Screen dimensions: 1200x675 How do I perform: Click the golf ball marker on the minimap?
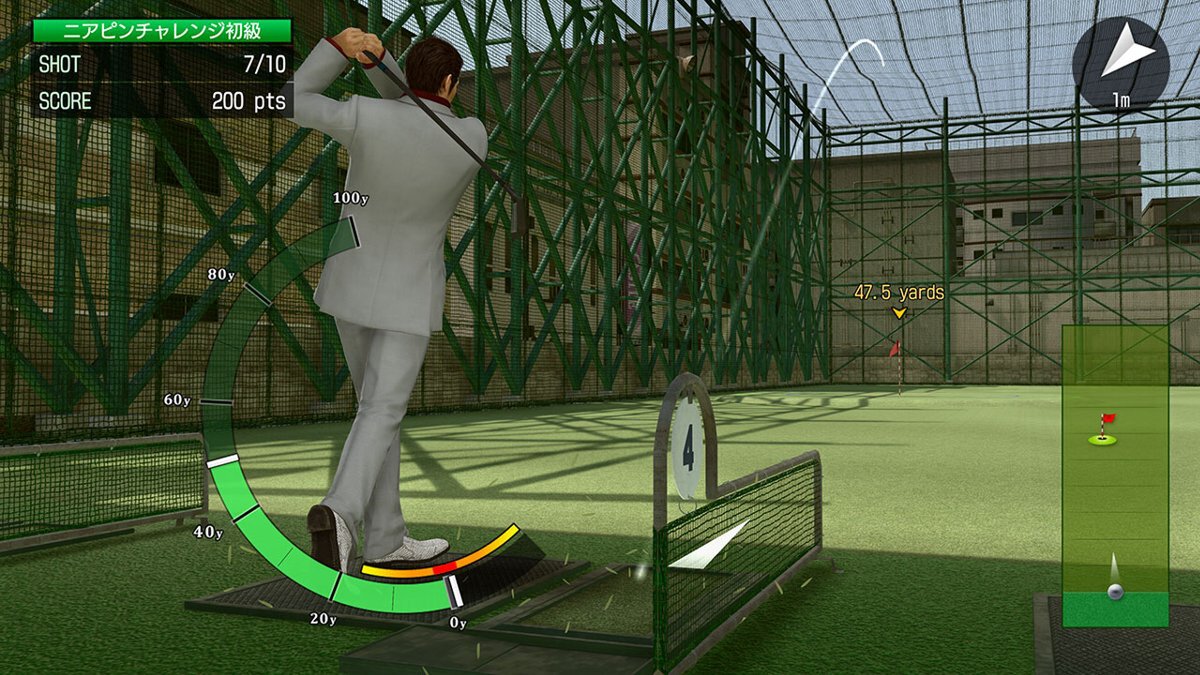click(1115, 590)
